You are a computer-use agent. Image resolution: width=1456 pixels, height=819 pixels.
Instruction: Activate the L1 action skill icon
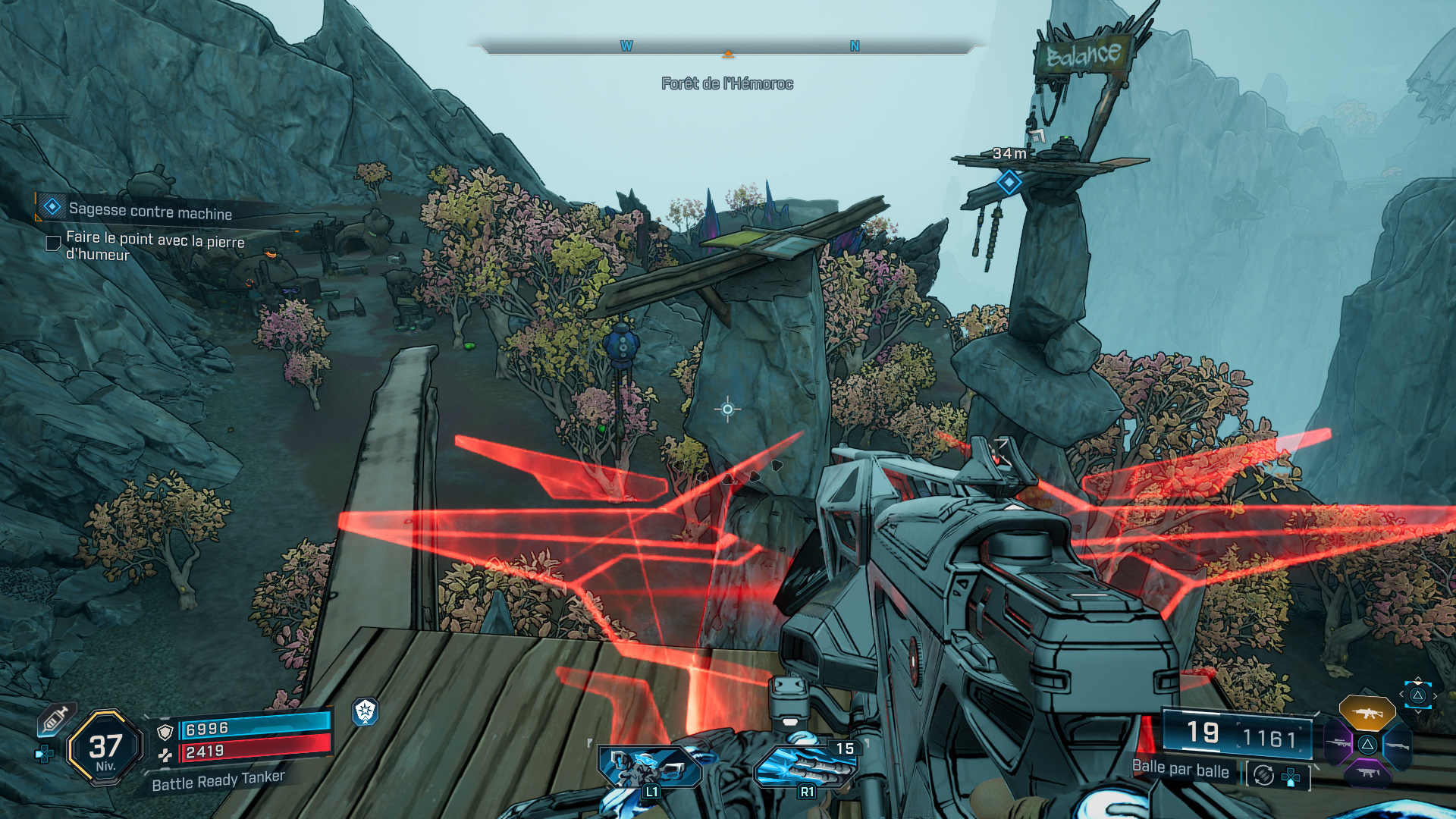(650, 767)
